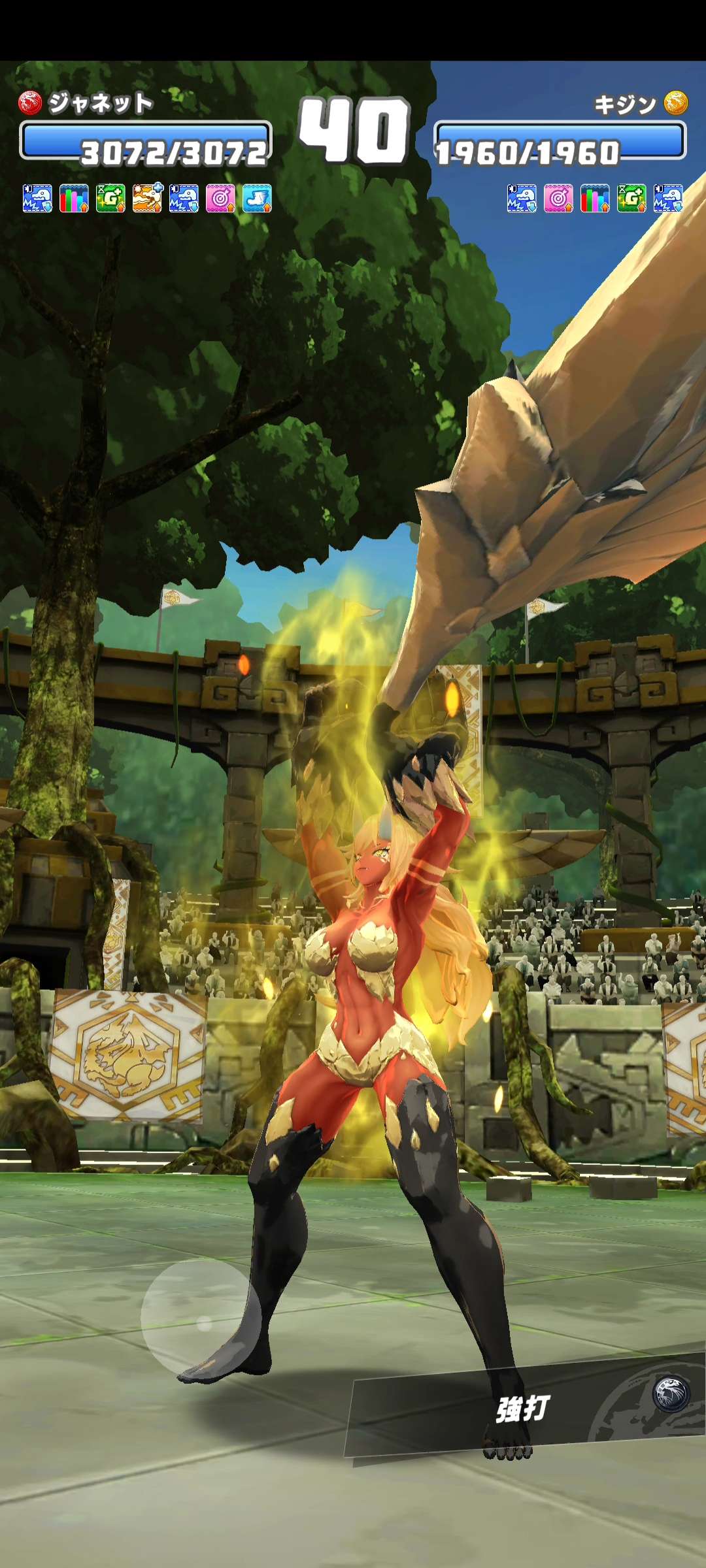The image size is (706, 1568).
Task: Click the red emblem beside ジャネット
Action: (x=30, y=103)
